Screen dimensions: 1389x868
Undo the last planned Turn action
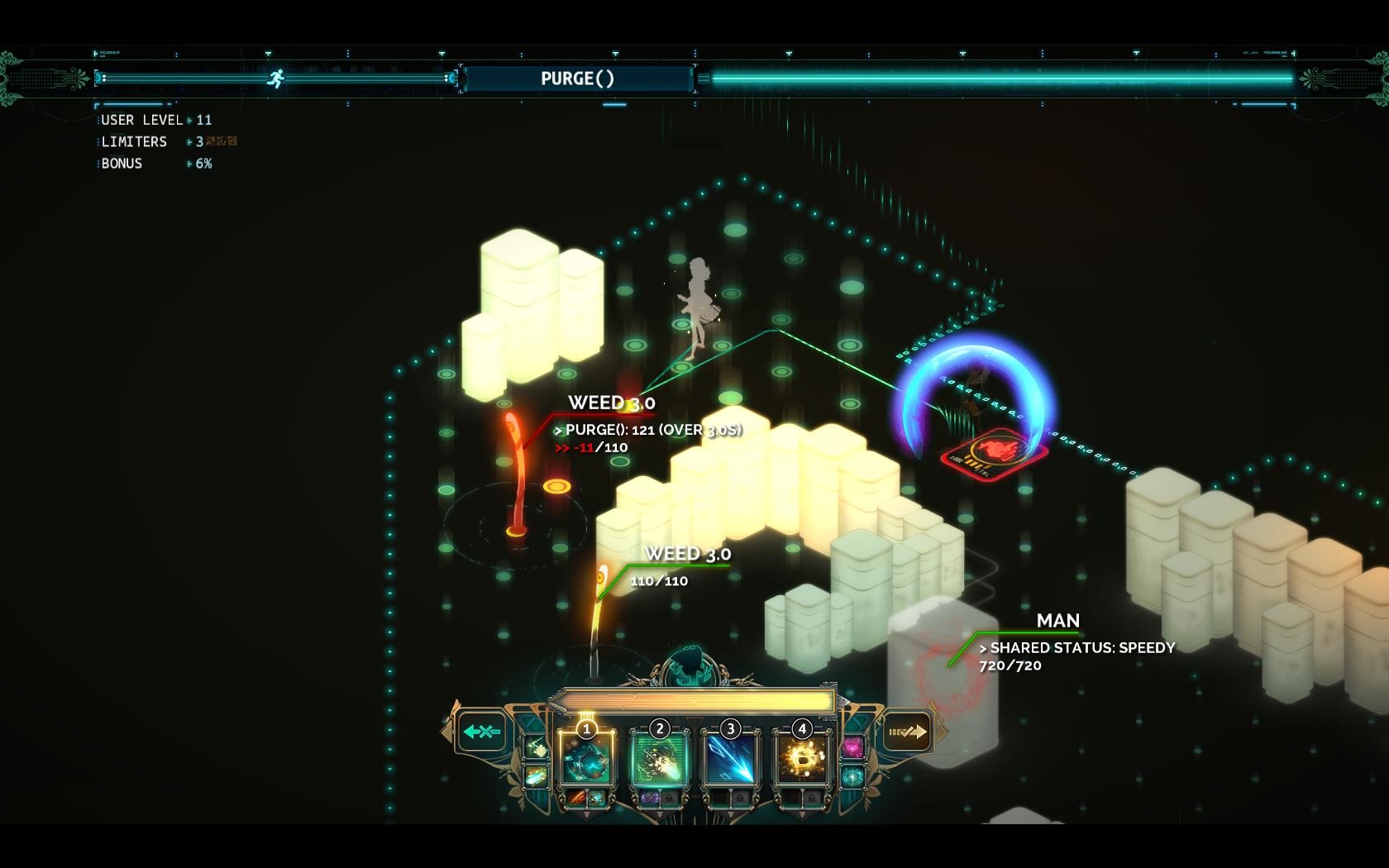[x=482, y=732]
